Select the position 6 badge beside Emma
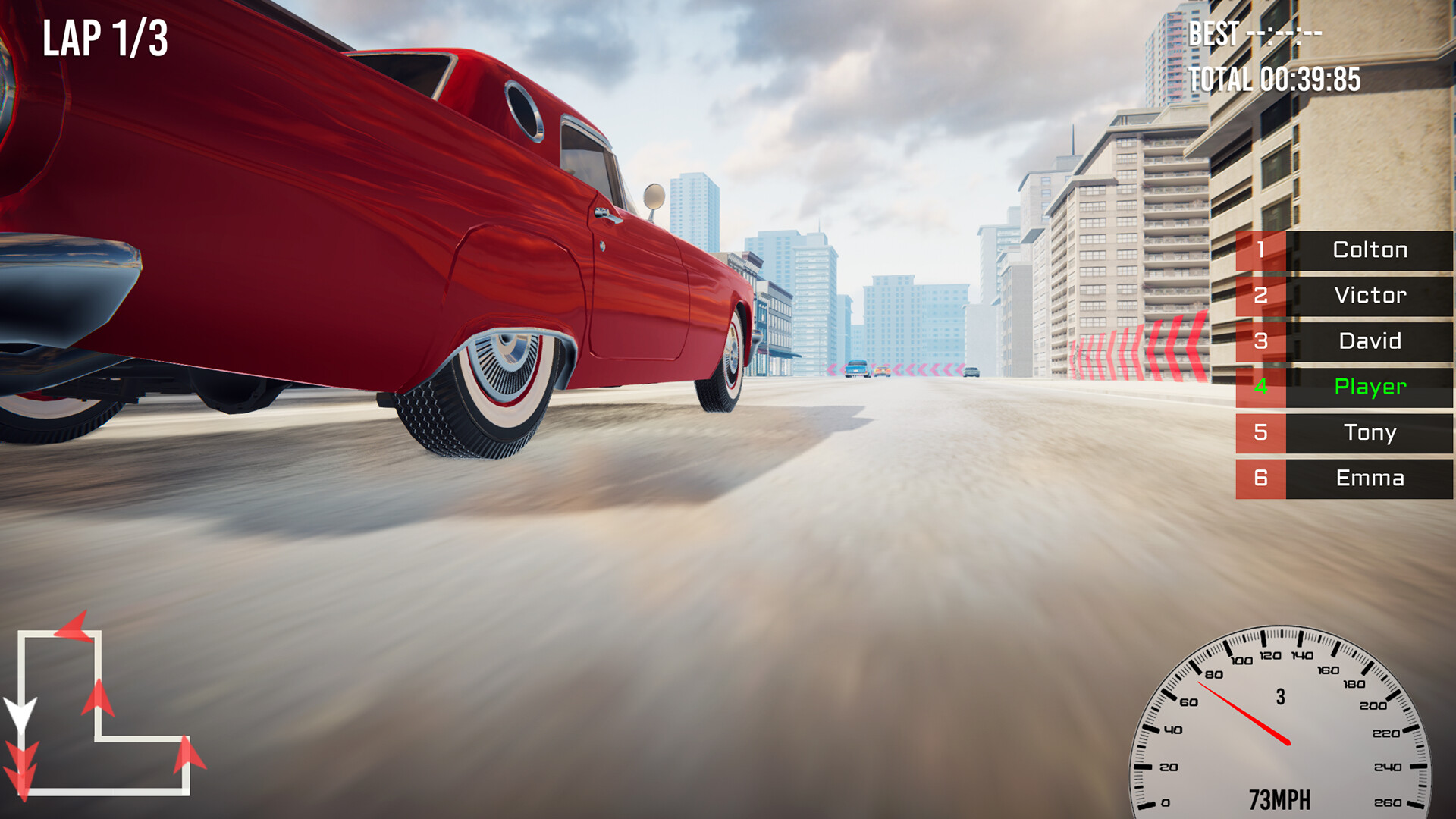This screenshot has width=1456, height=819. click(1261, 478)
